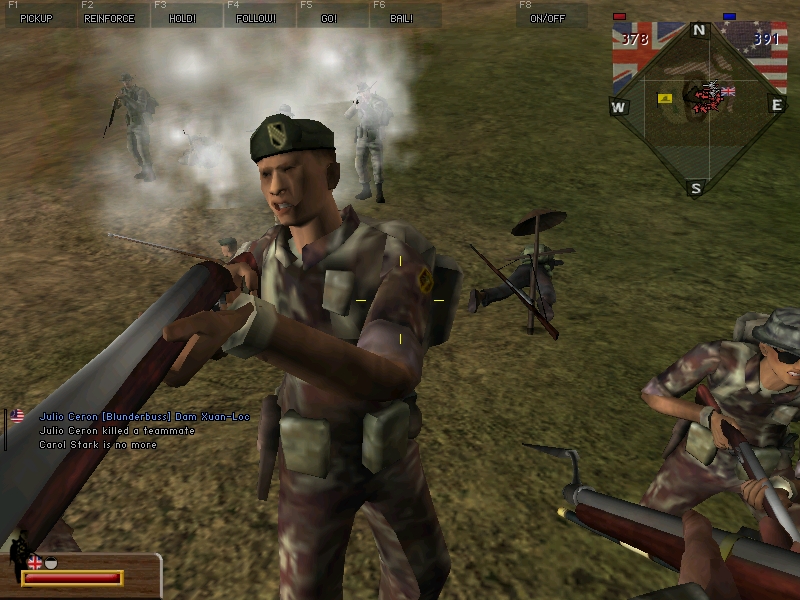Toggle the ON/OFF radio option
This screenshot has width=800, height=600.
click(548, 18)
